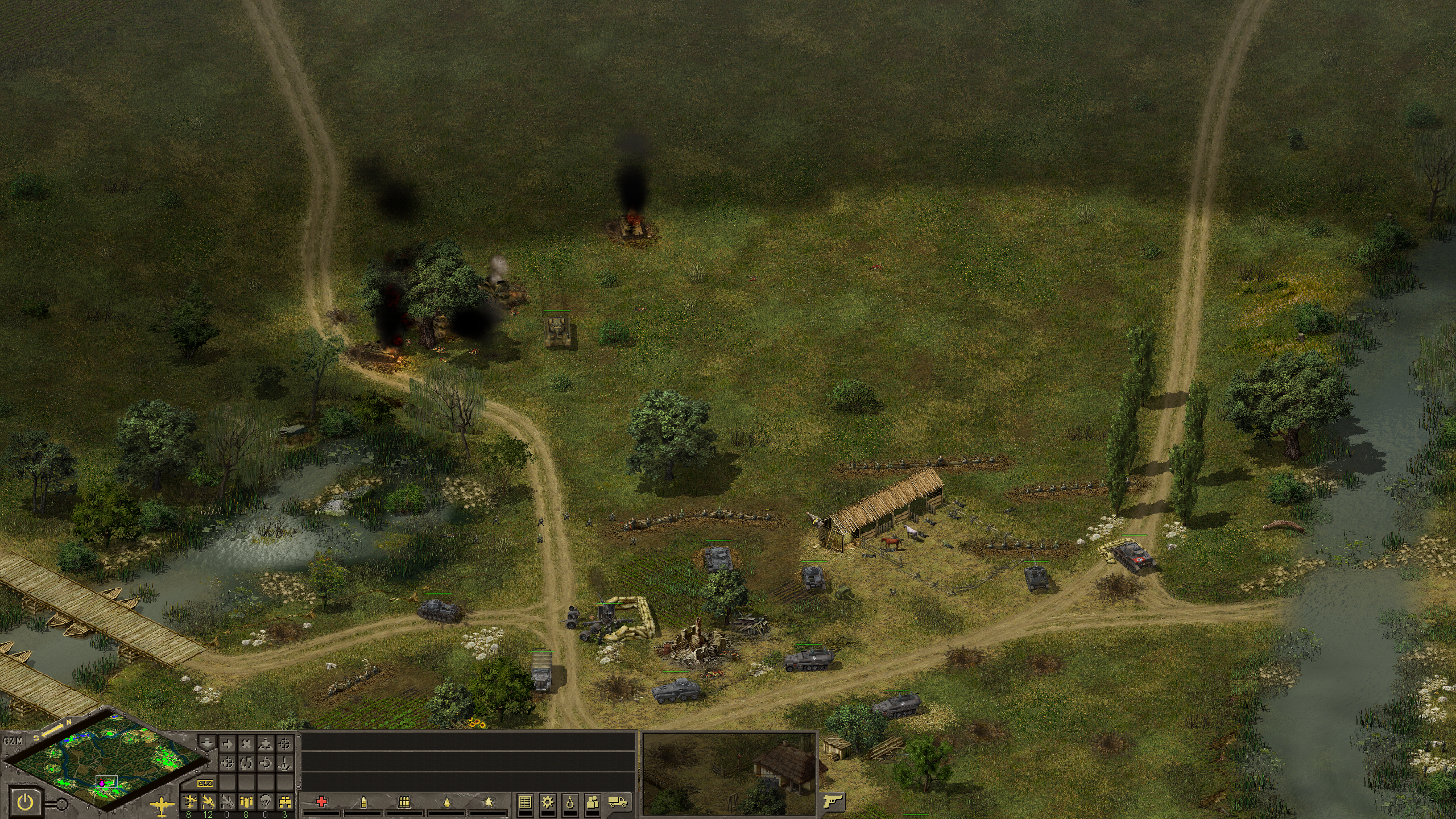Select the rotate units order button

click(x=247, y=763)
